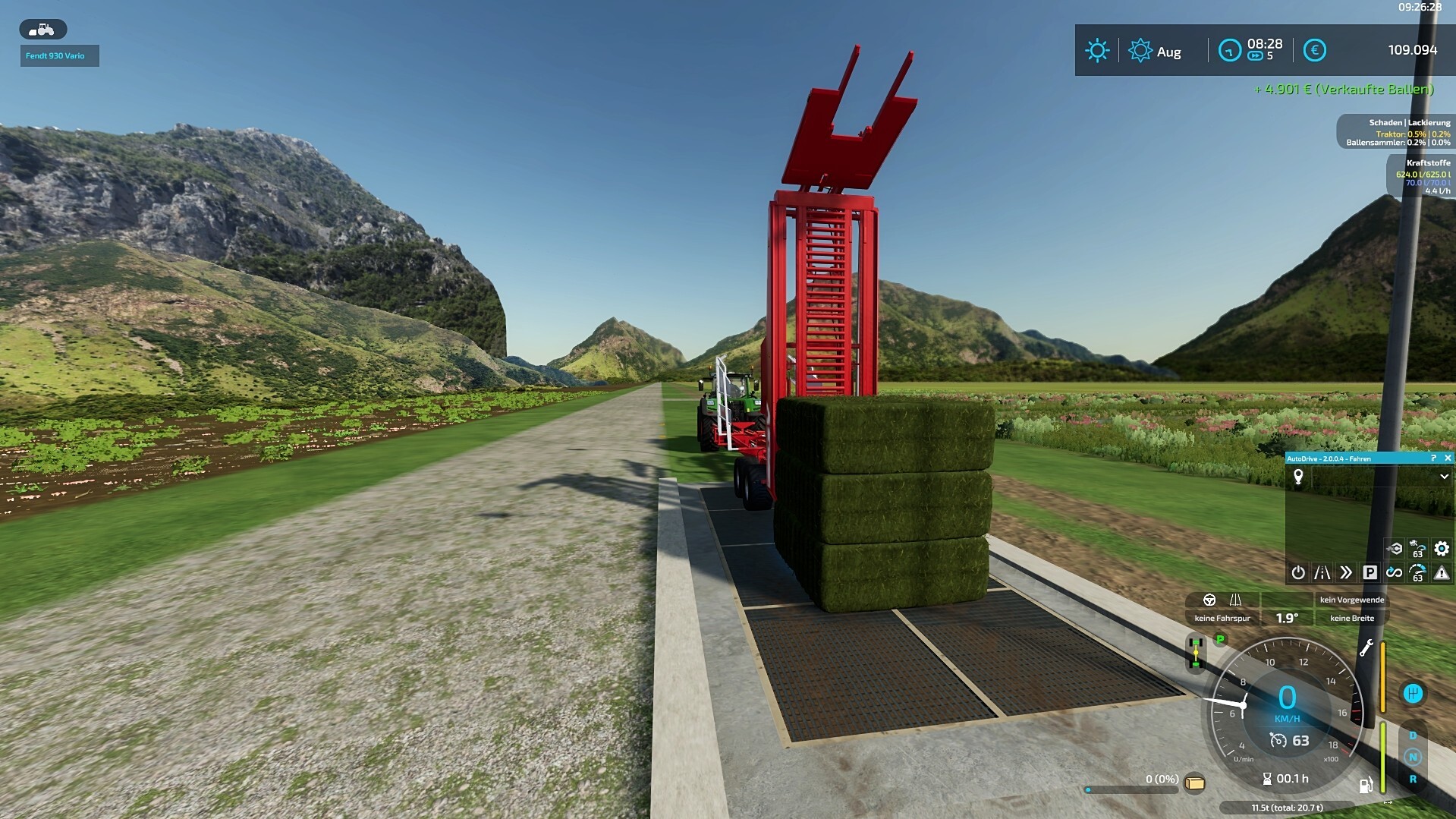The height and width of the screenshot is (819, 1456).
Task: Click the double-arrow fast-forward AutoDrive button
Action: pyautogui.click(x=1346, y=572)
